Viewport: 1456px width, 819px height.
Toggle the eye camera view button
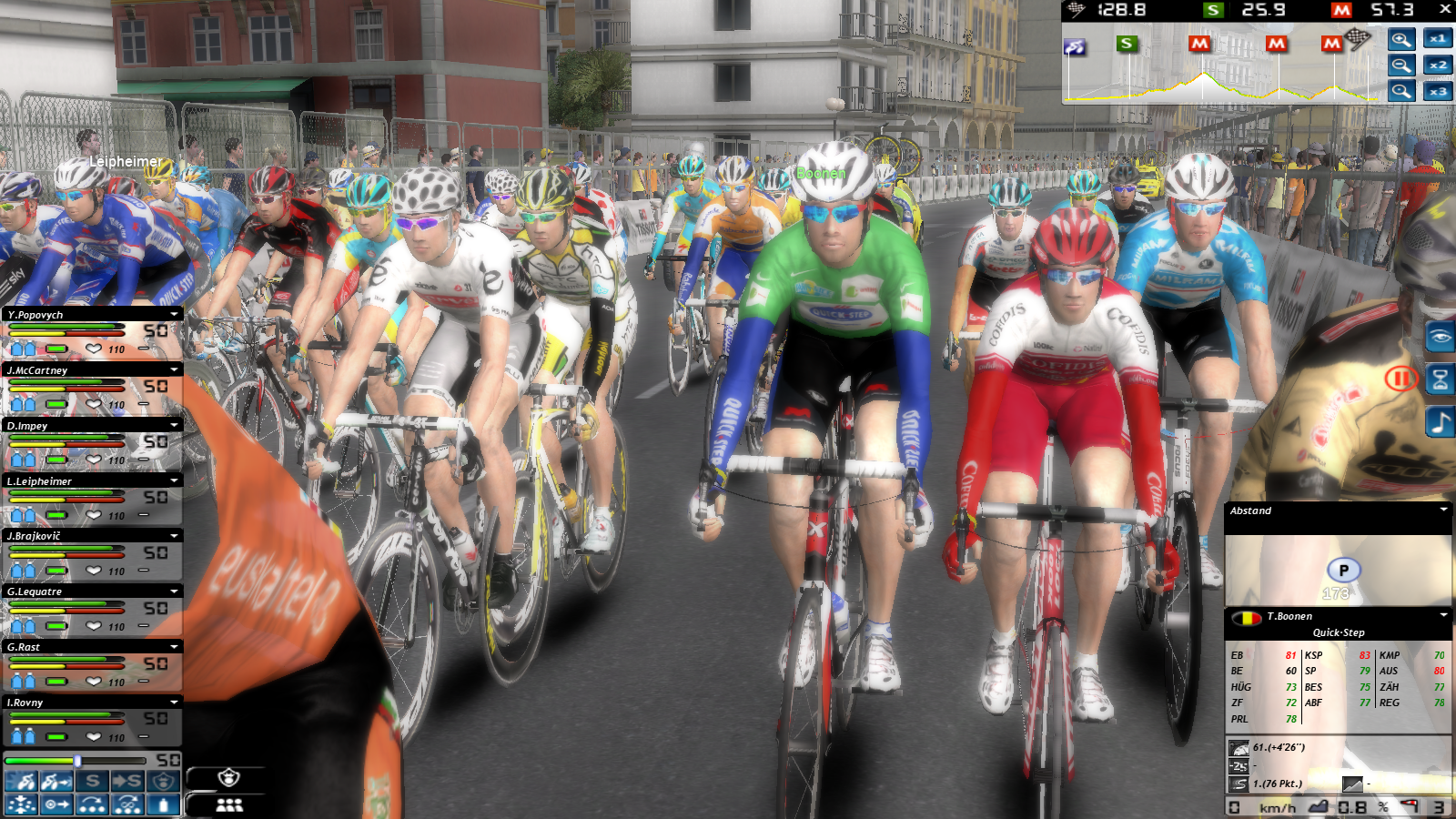(1440, 338)
